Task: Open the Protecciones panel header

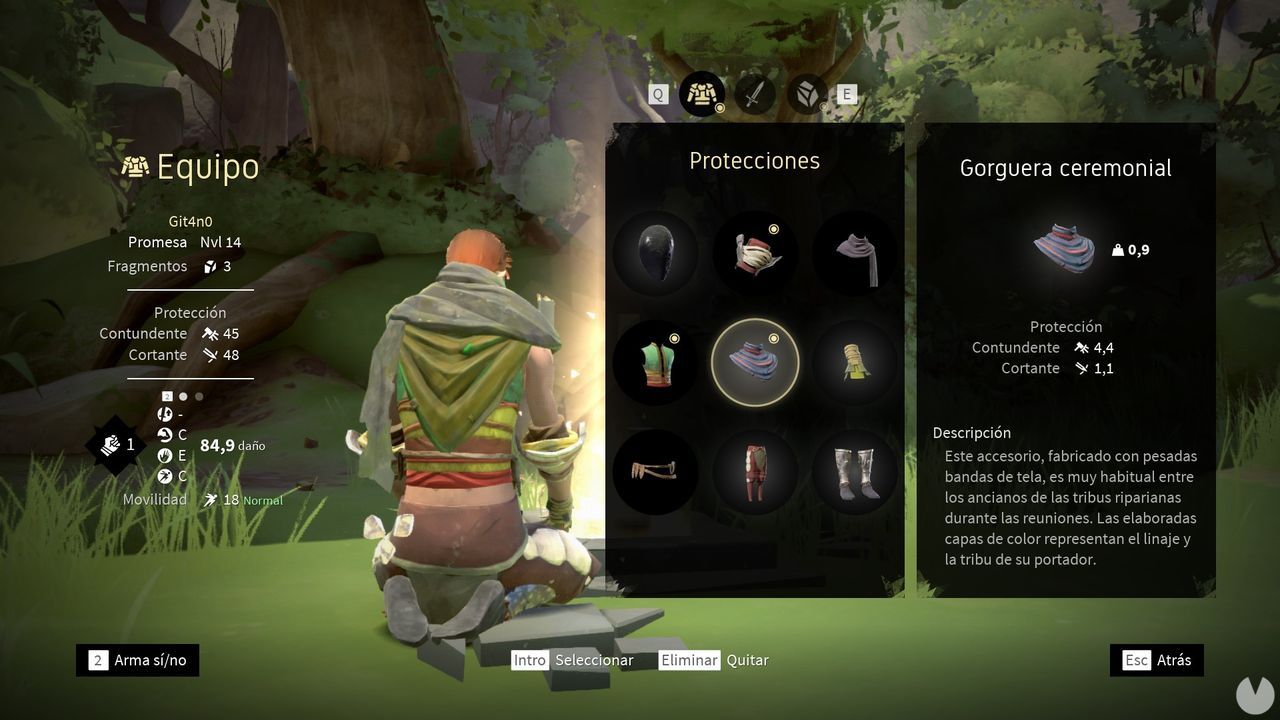Action: click(755, 160)
